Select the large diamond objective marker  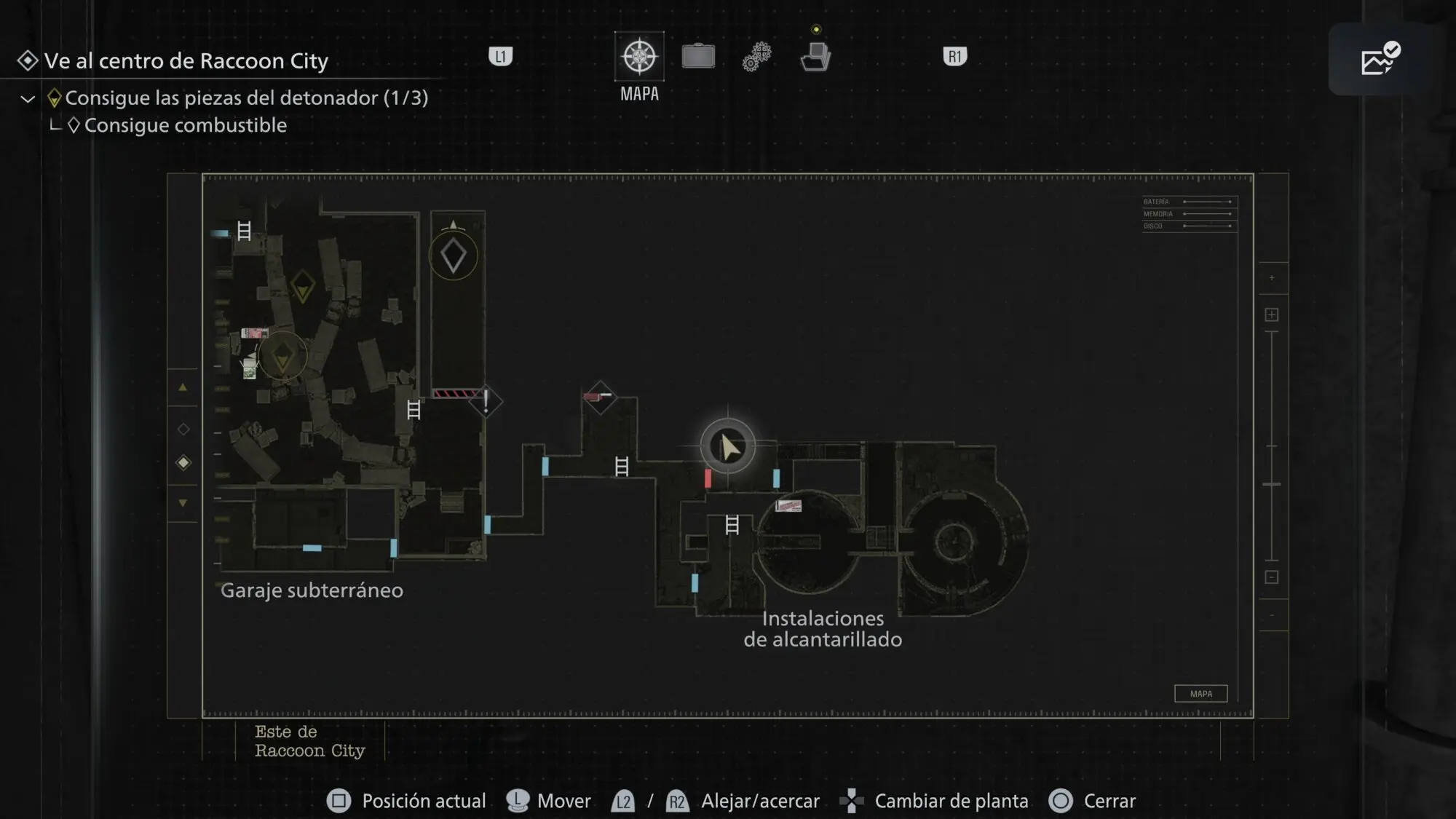(454, 256)
